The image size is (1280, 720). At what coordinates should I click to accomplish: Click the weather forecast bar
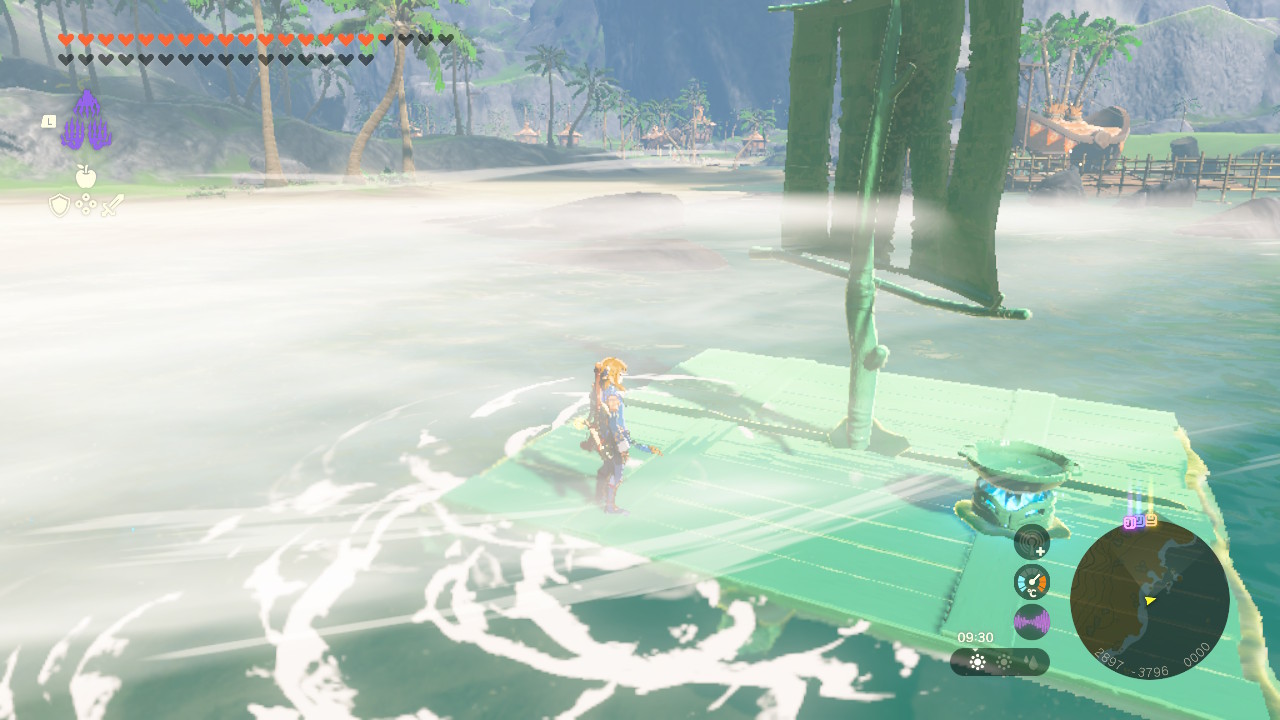pyautogui.click(x=999, y=662)
